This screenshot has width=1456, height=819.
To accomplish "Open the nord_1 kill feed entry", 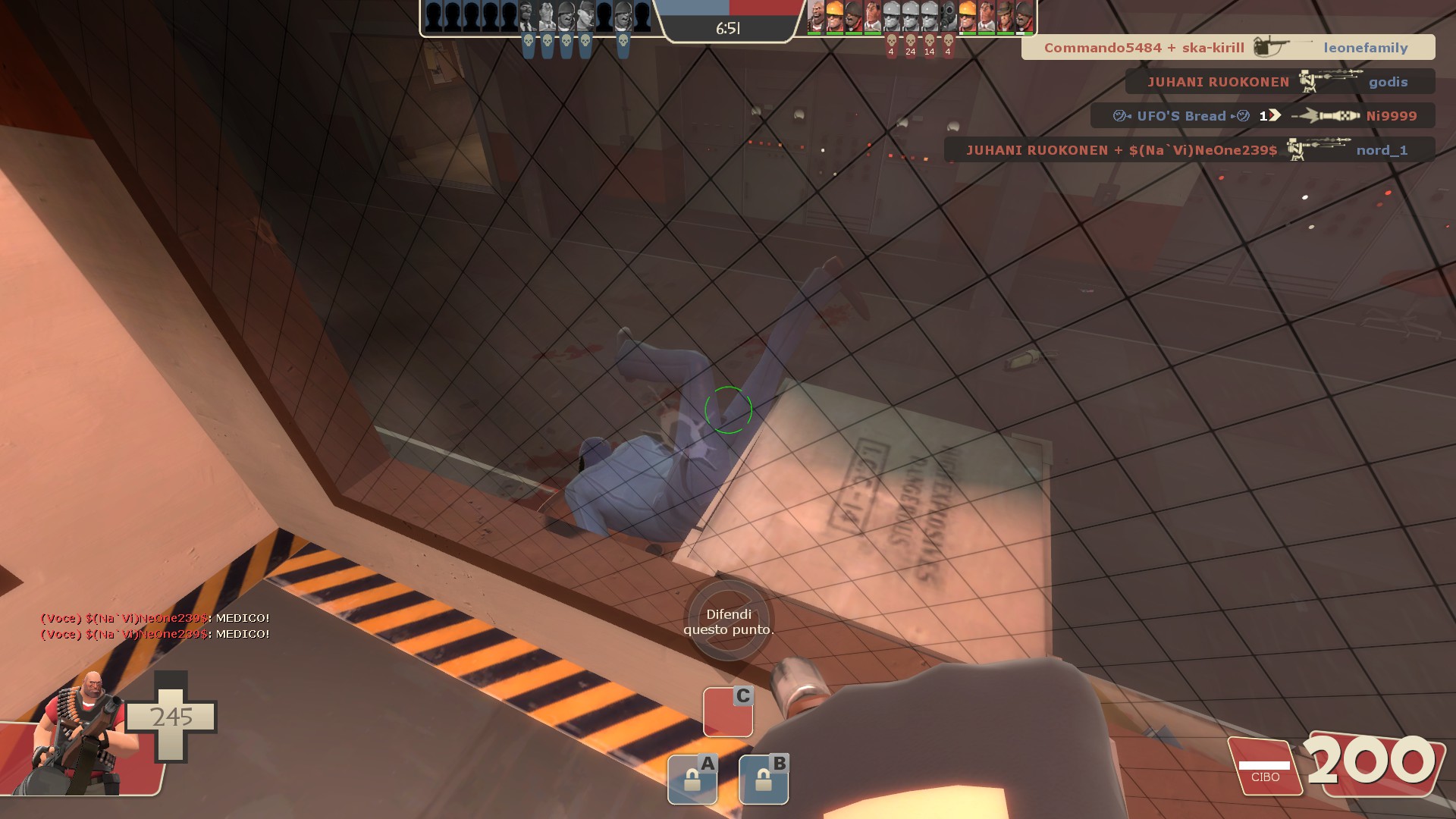I will pos(1189,150).
